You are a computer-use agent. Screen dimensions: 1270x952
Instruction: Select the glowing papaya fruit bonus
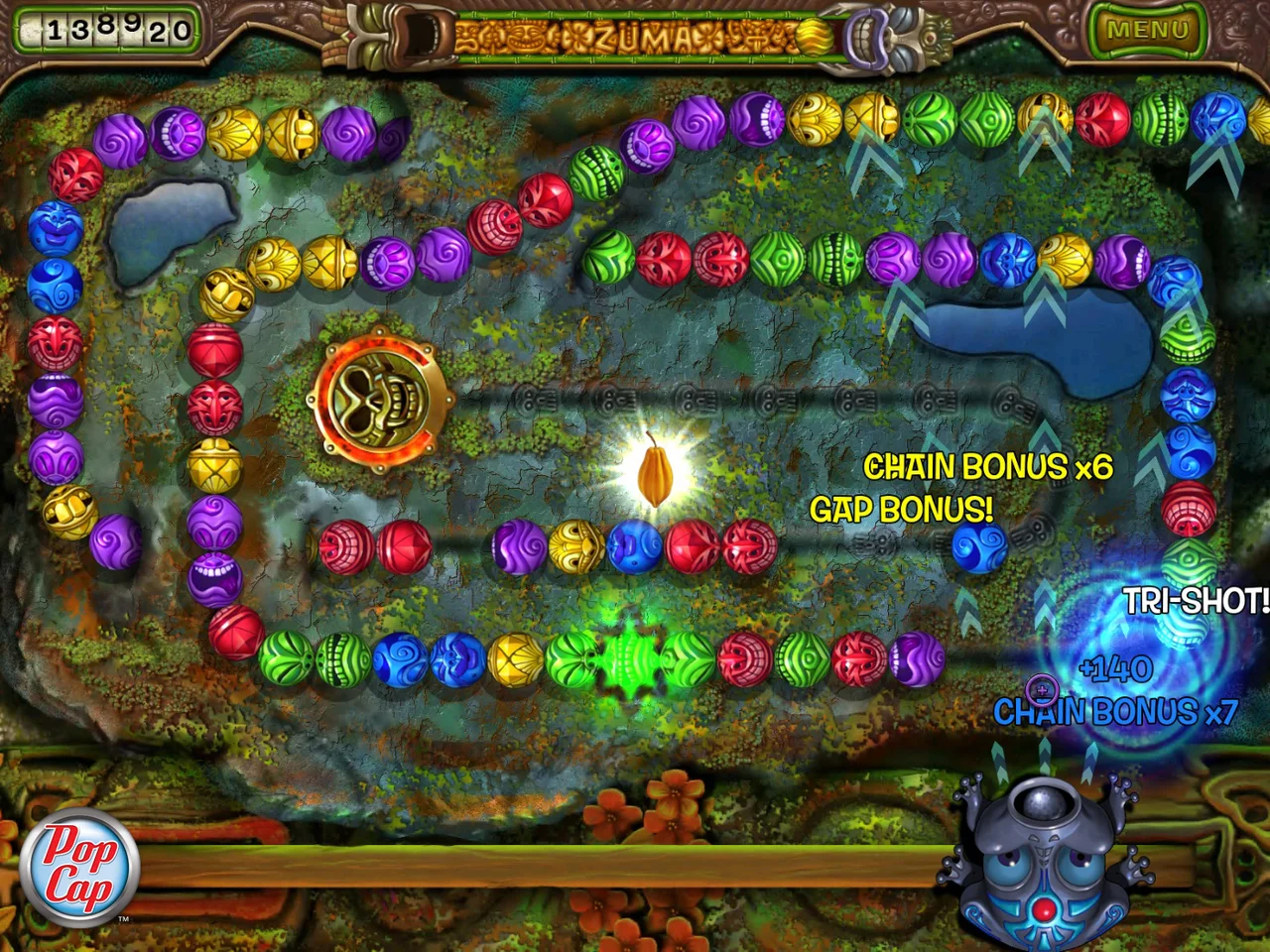tap(653, 473)
